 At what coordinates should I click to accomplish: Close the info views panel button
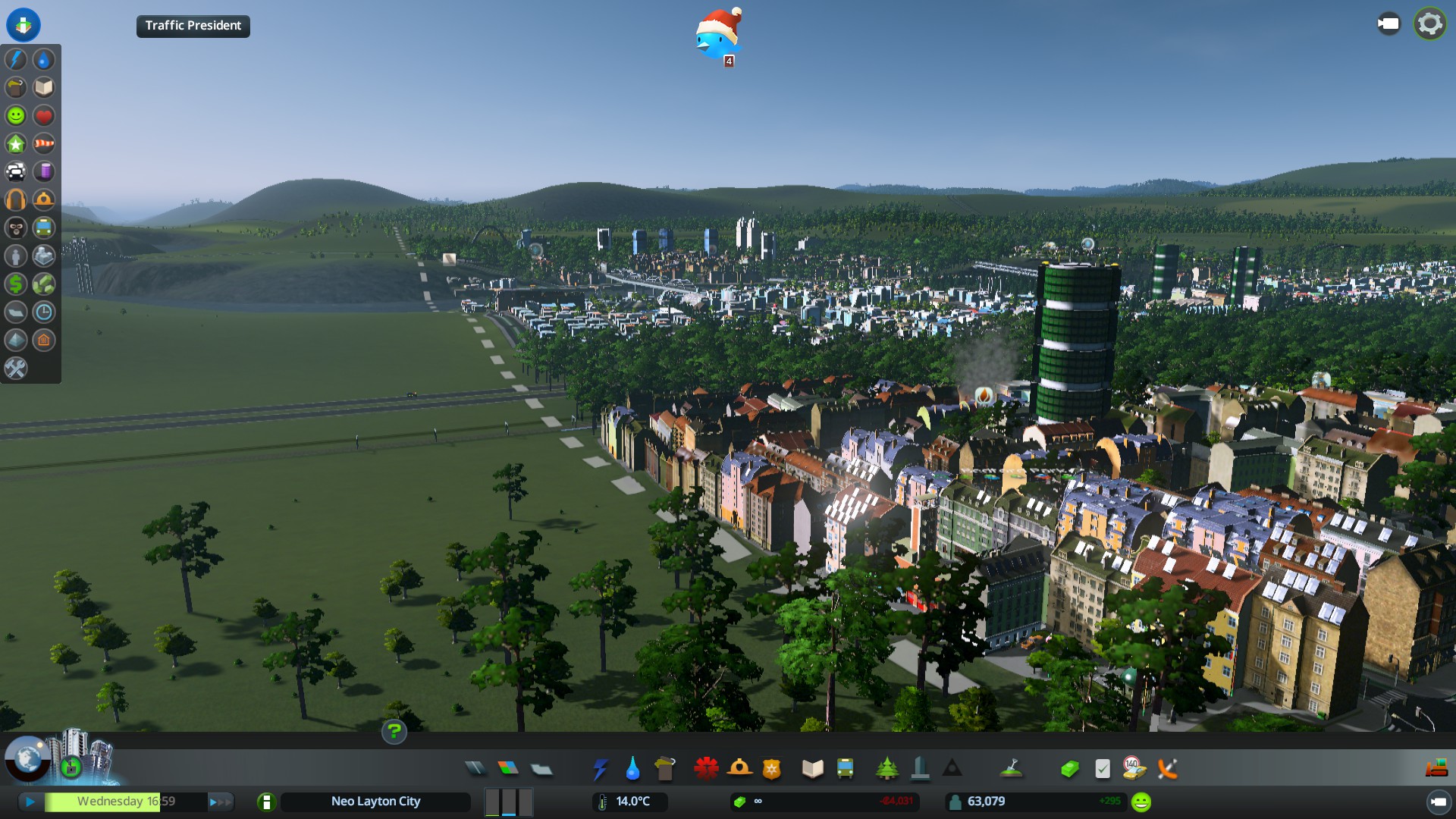[24, 24]
